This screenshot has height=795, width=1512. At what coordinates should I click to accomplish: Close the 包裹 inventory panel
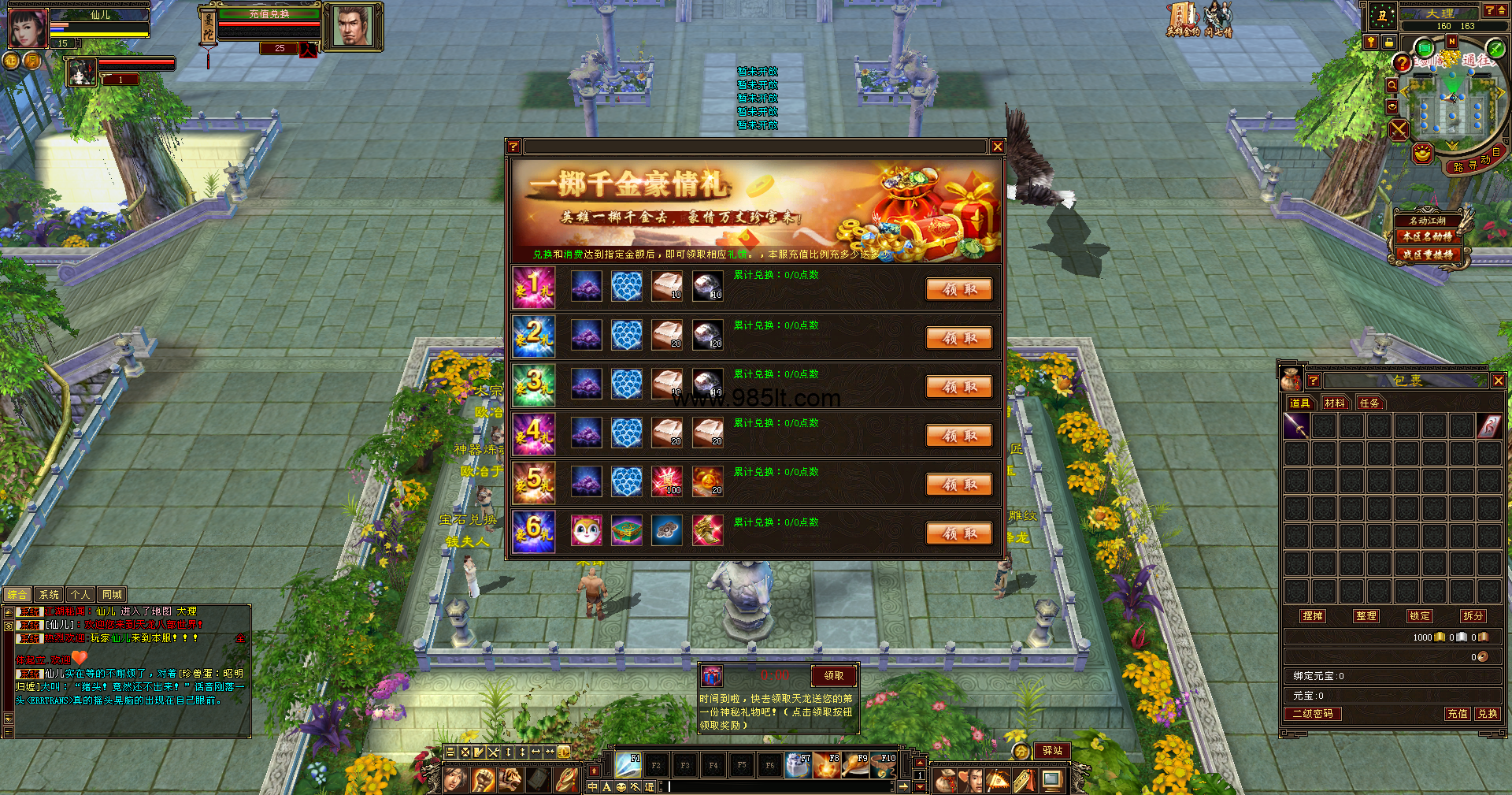[1498, 381]
